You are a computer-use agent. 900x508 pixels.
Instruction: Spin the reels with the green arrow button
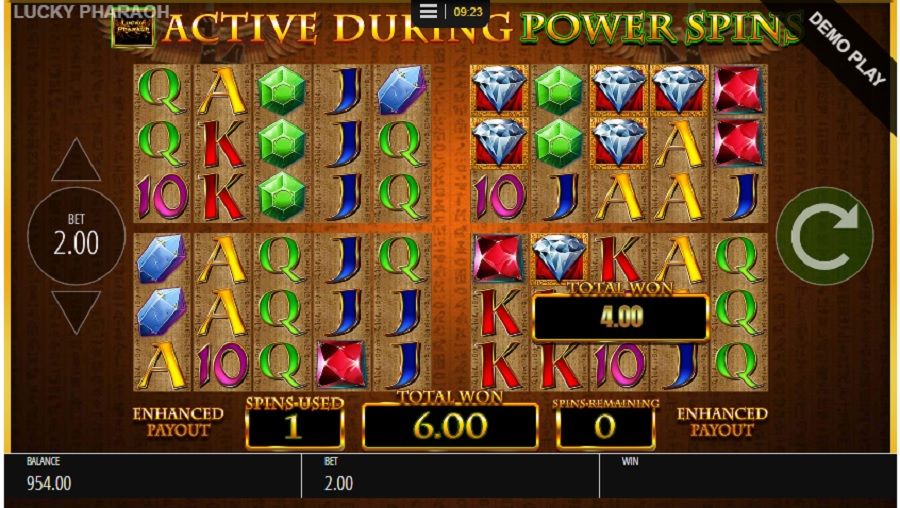[824, 237]
